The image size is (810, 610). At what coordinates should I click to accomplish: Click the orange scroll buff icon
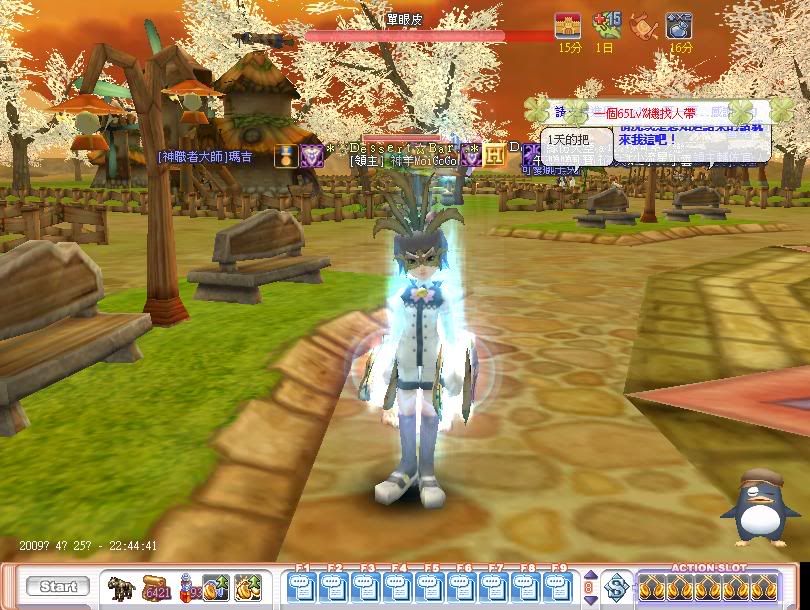coord(643,25)
